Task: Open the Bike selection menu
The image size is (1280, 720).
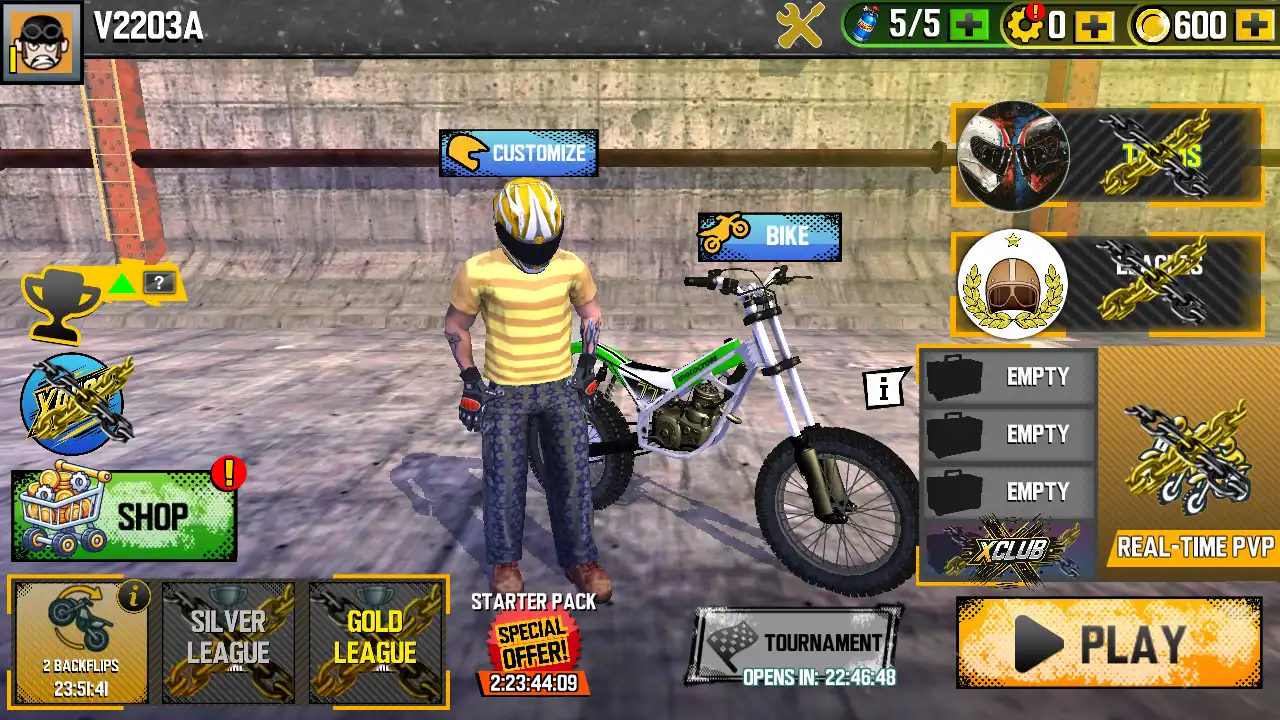Action: (x=769, y=237)
